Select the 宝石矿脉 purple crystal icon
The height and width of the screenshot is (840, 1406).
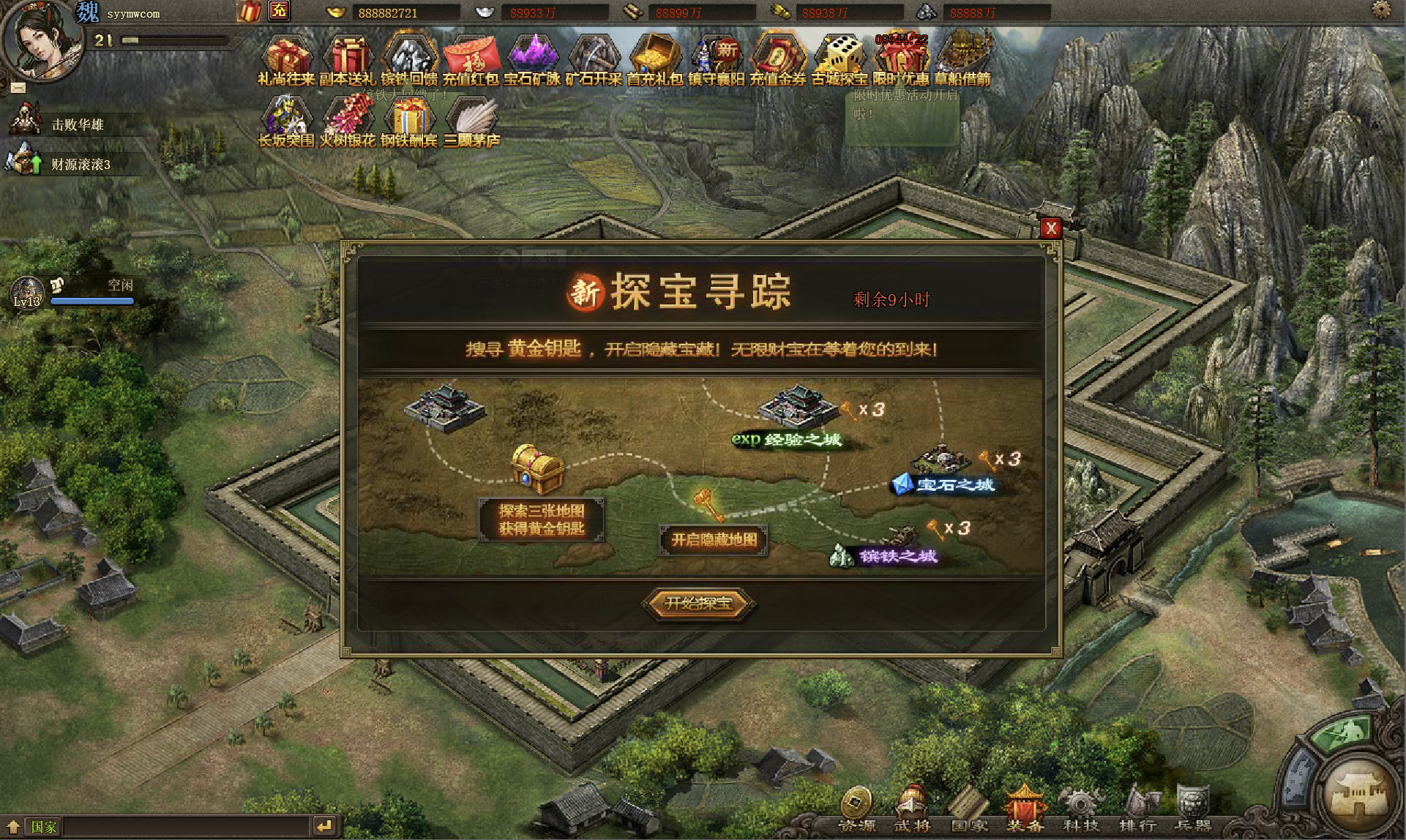point(532,58)
